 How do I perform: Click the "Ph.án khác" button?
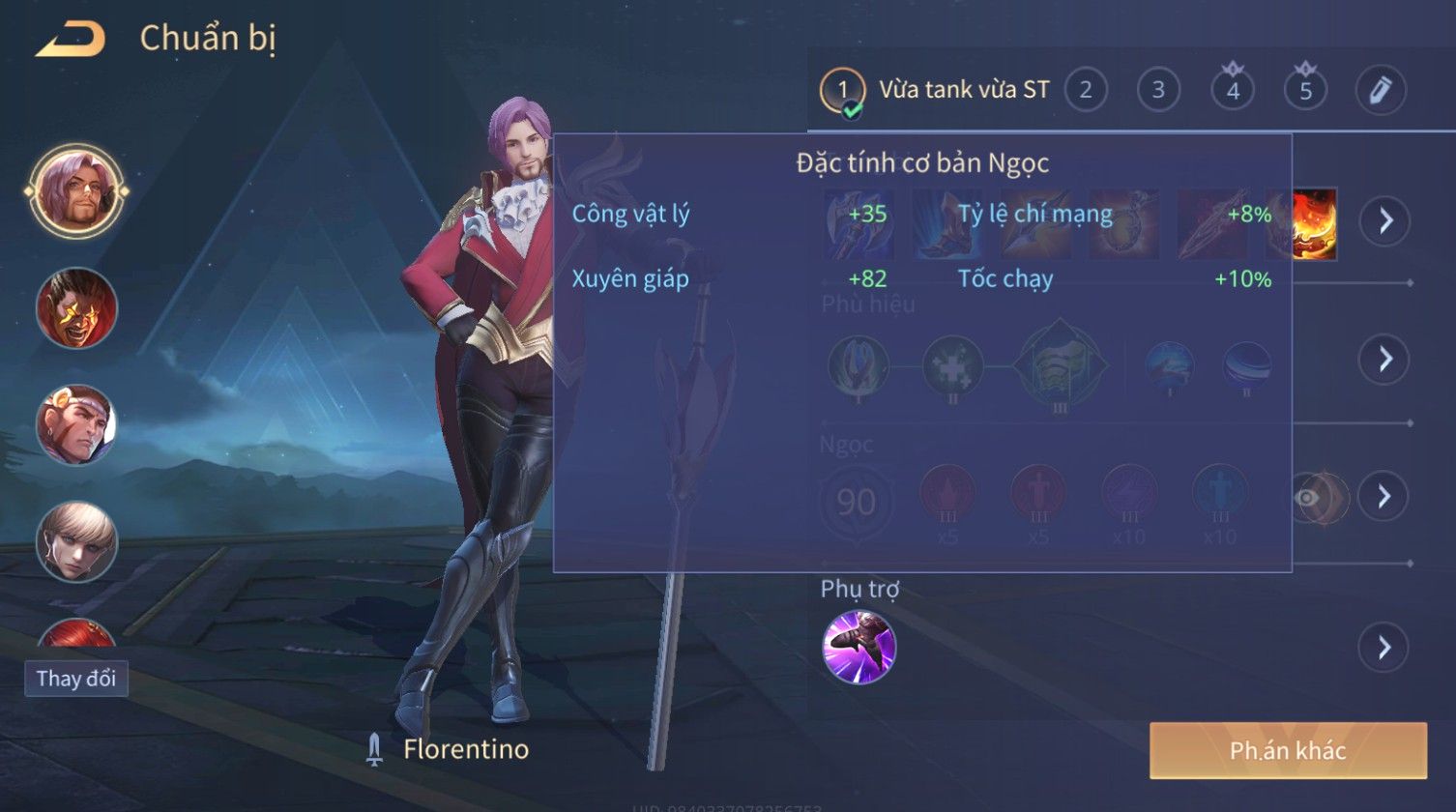[x=1287, y=750]
